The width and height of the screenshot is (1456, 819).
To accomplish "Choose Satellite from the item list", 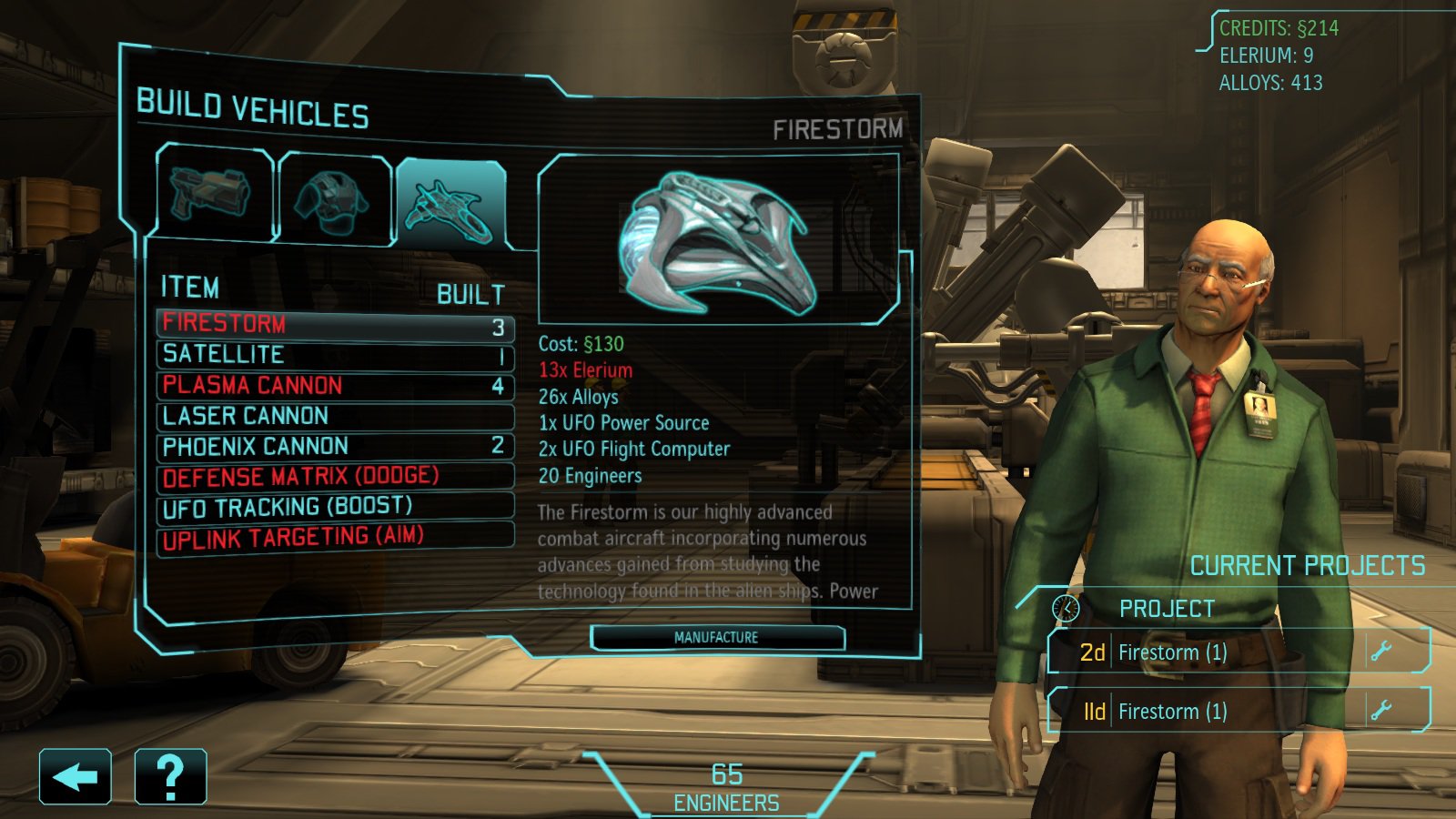I will click(x=335, y=355).
